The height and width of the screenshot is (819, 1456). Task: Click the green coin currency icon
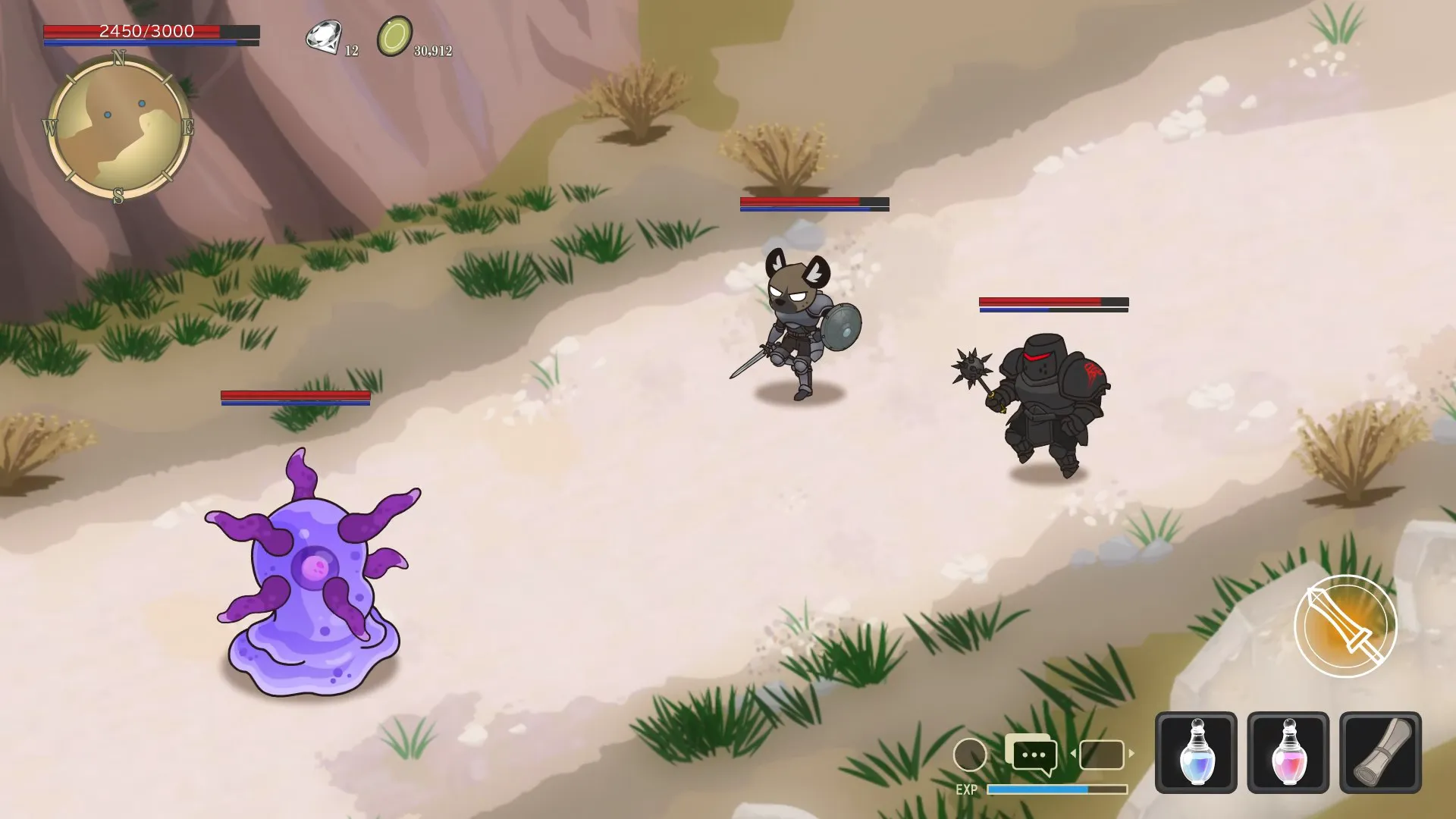point(394,36)
